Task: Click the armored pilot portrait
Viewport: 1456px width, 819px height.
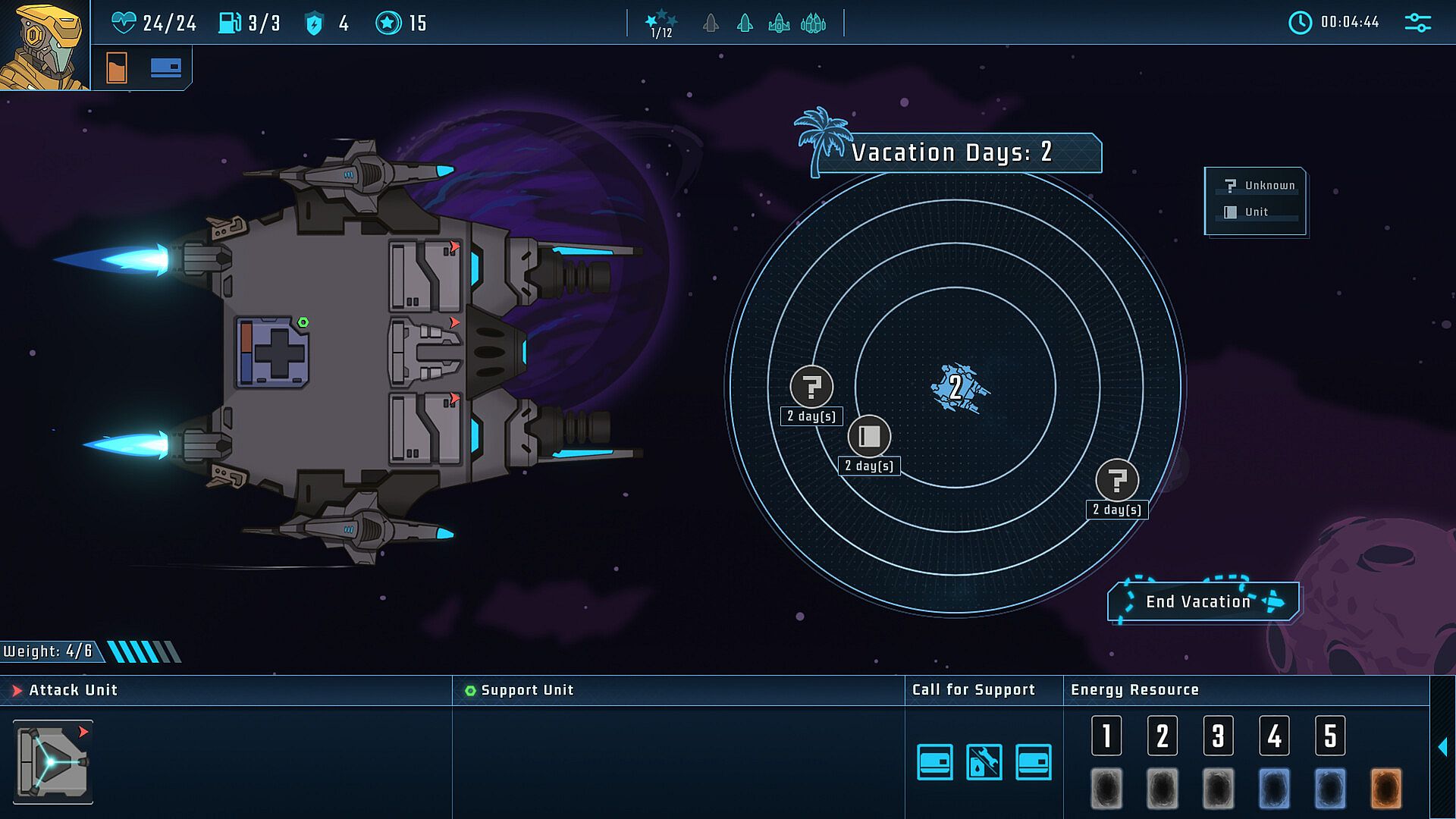Action: click(44, 45)
